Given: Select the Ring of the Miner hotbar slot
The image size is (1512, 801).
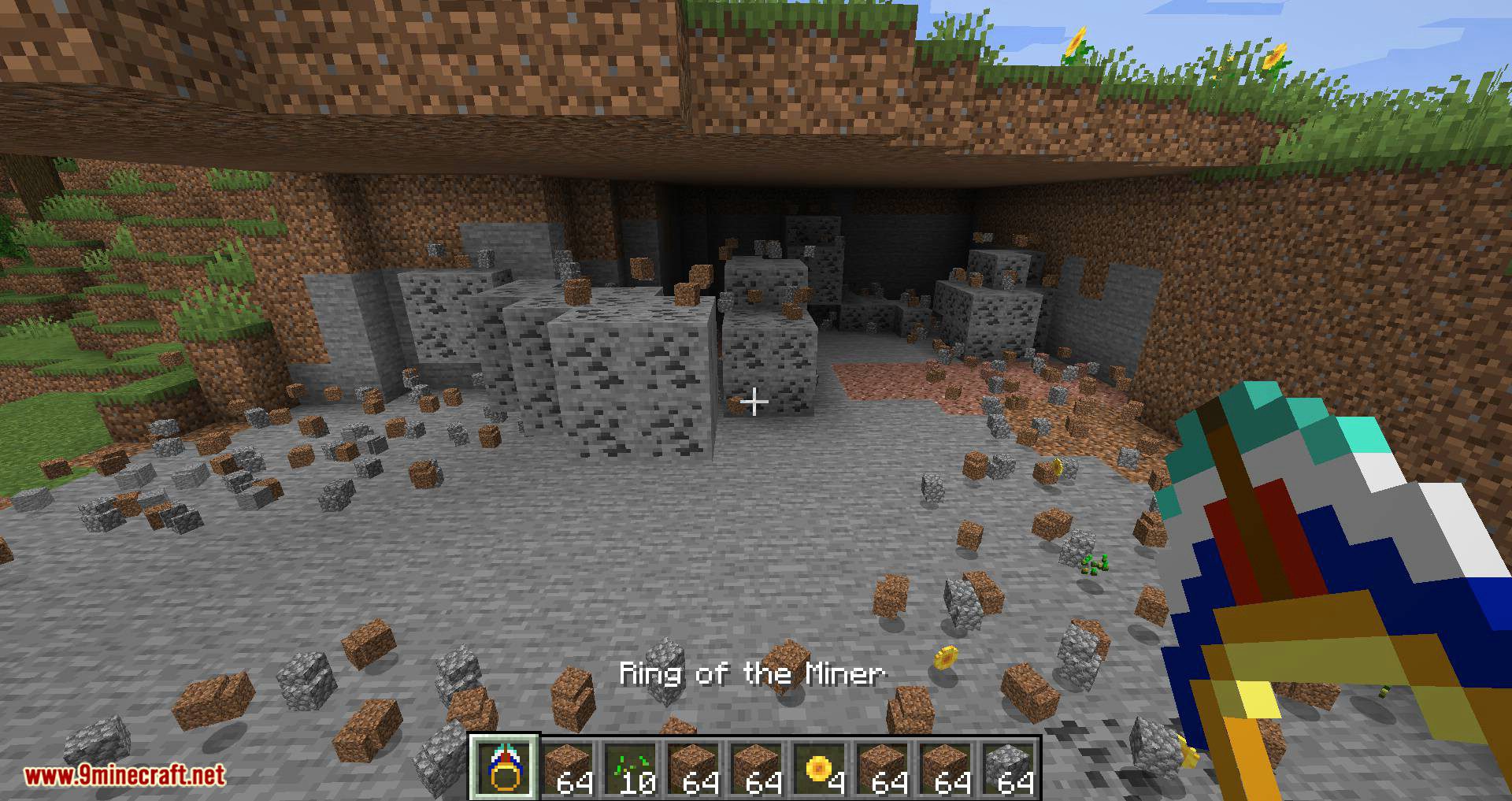Looking at the screenshot, I should 504,768.
